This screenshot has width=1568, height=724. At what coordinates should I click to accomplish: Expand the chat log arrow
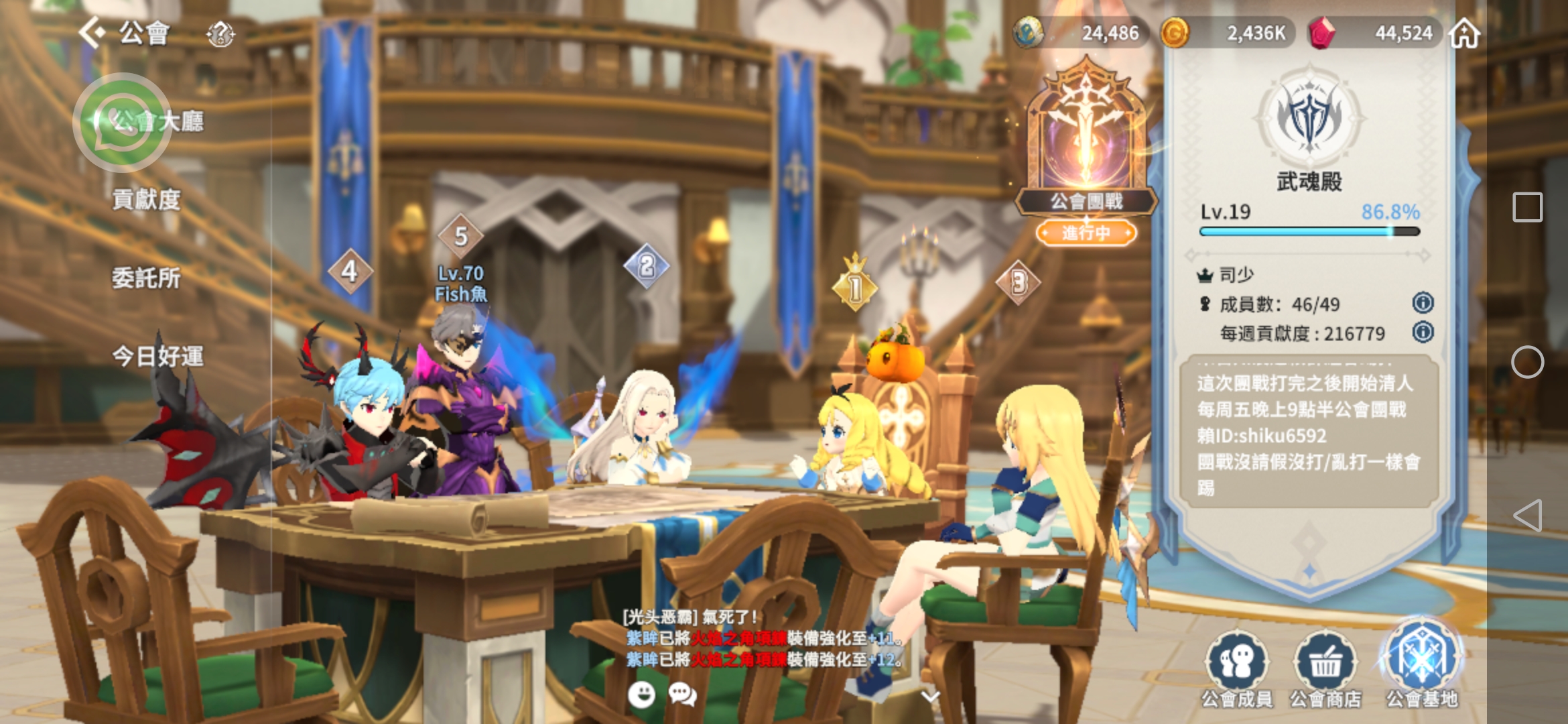(x=930, y=697)
